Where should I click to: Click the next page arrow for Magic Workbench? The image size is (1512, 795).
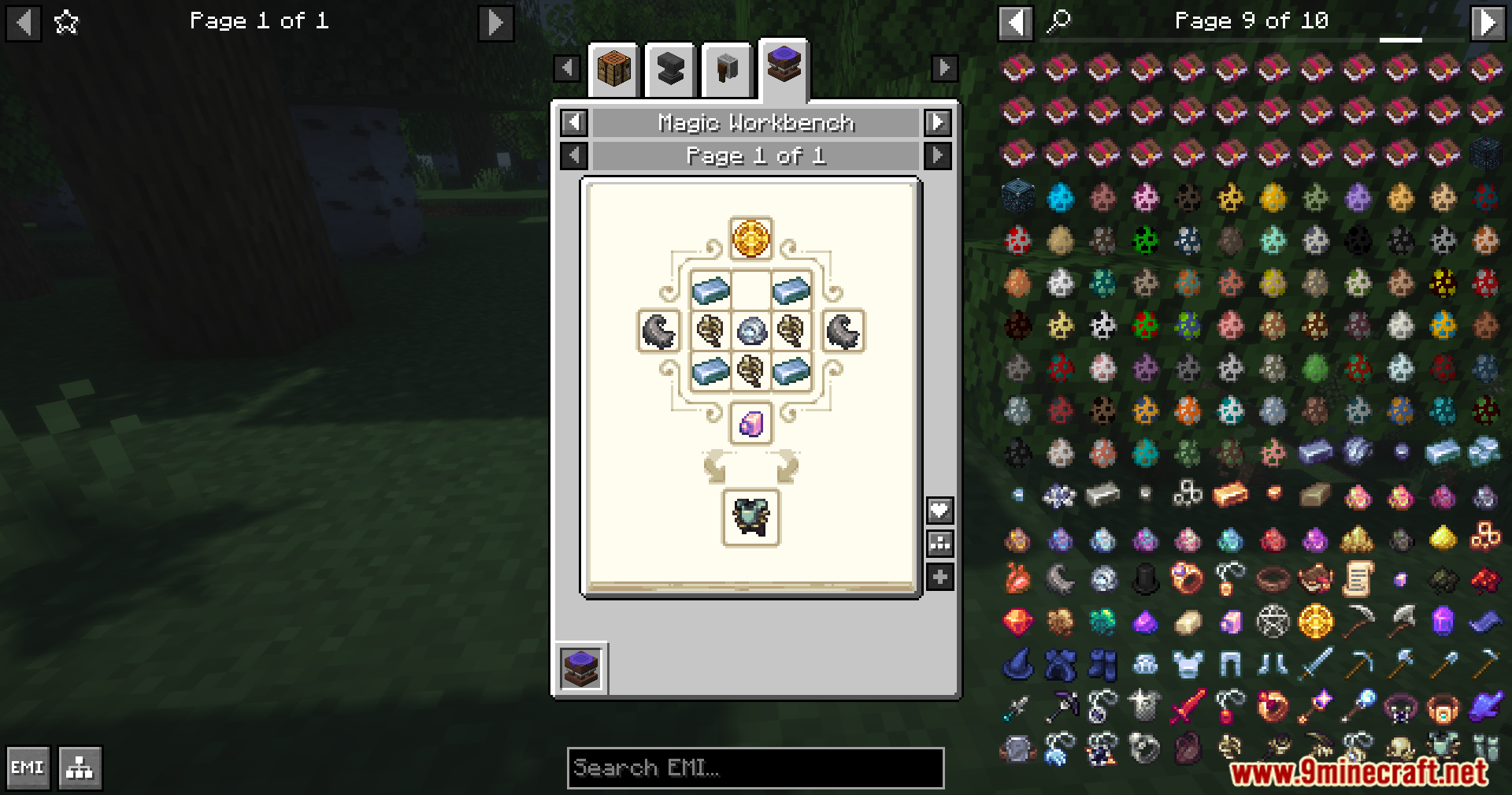pos(936,123)
